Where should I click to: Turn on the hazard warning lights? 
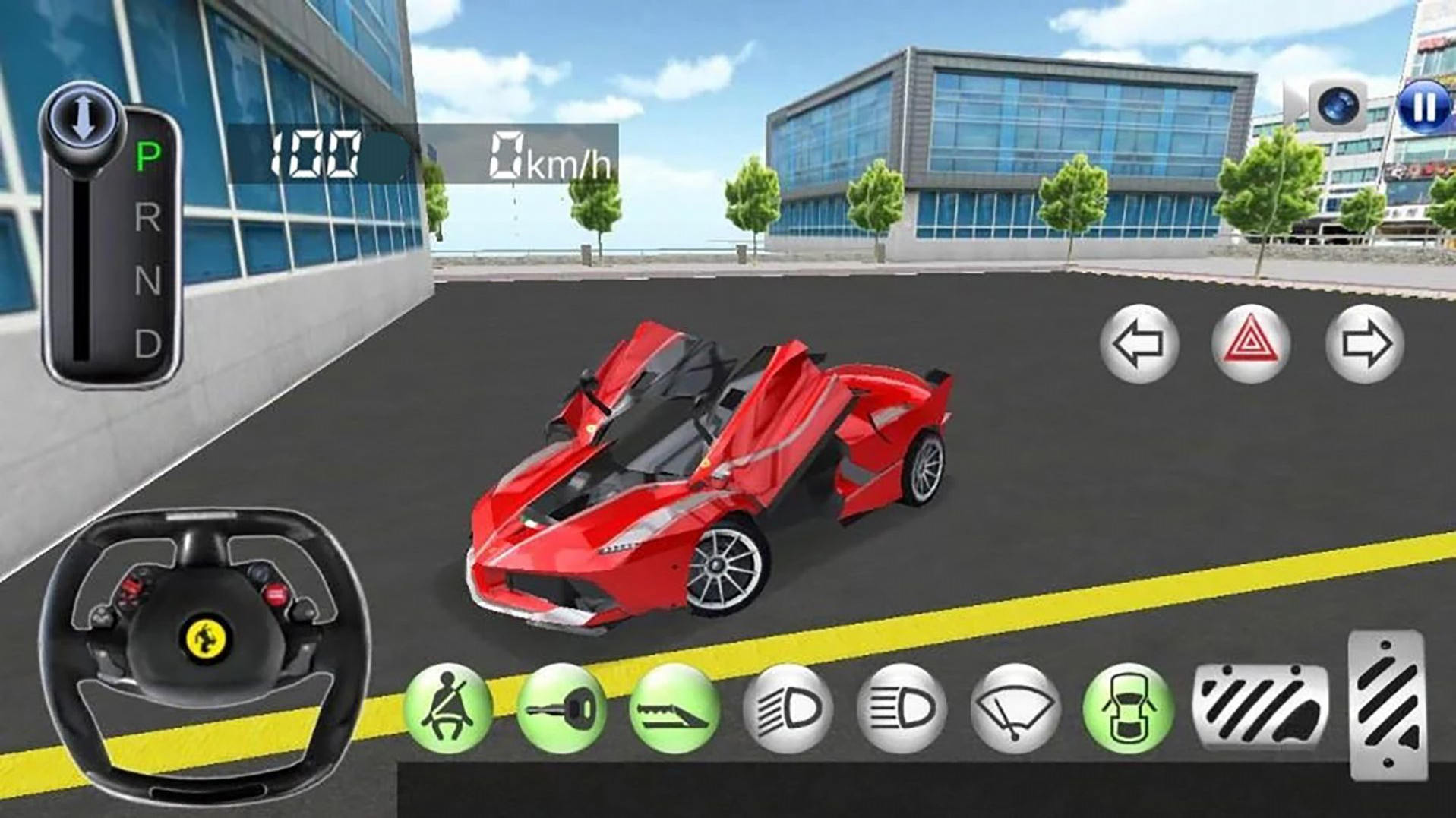(x=1250, y=344)
